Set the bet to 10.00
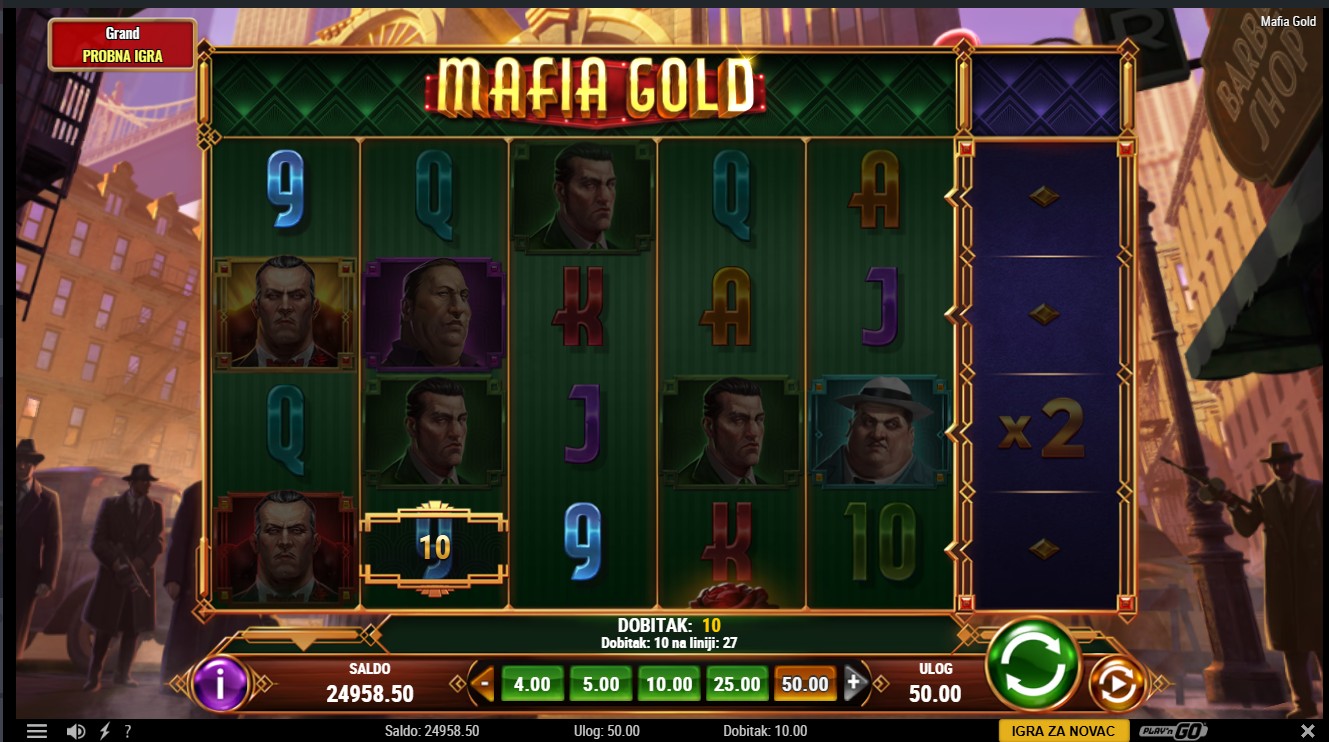This screenshot has height=742, width=1329. (669, 684)
